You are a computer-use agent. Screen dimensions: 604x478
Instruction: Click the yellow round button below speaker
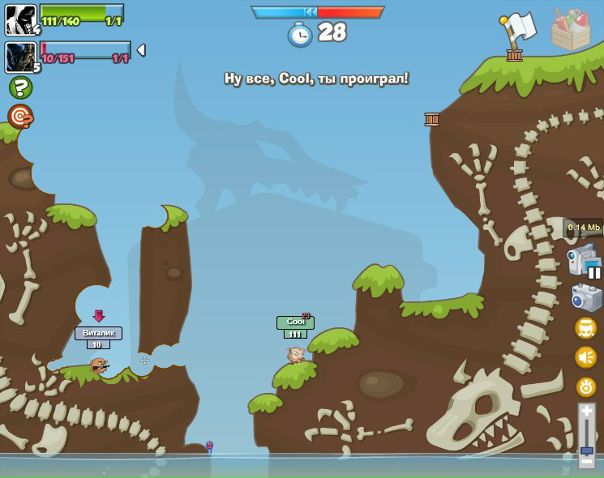[x=586, y=386]
